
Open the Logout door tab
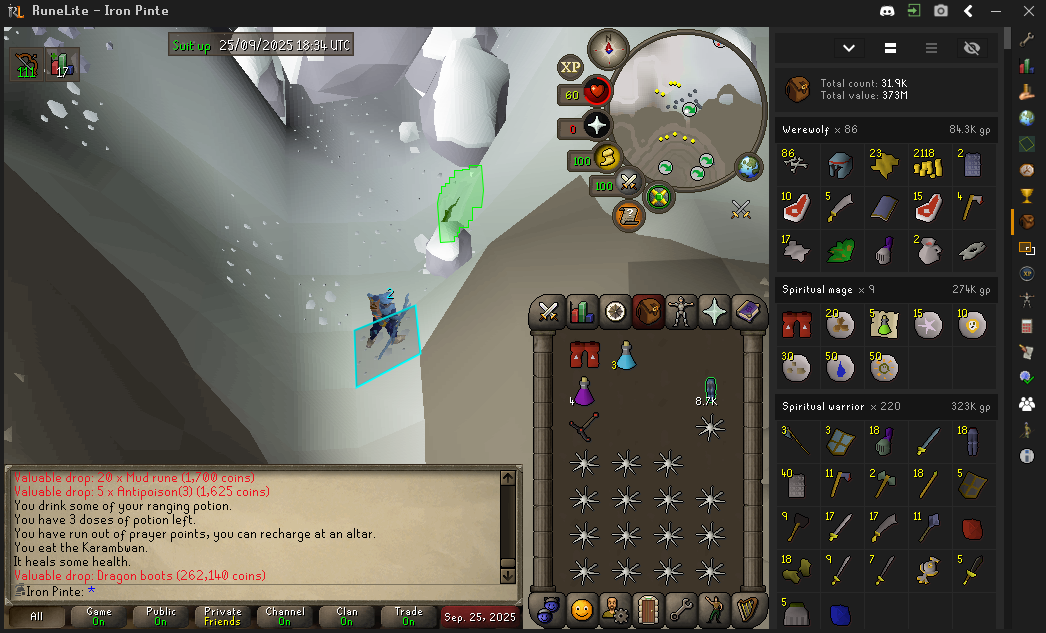tap(649, 607)
